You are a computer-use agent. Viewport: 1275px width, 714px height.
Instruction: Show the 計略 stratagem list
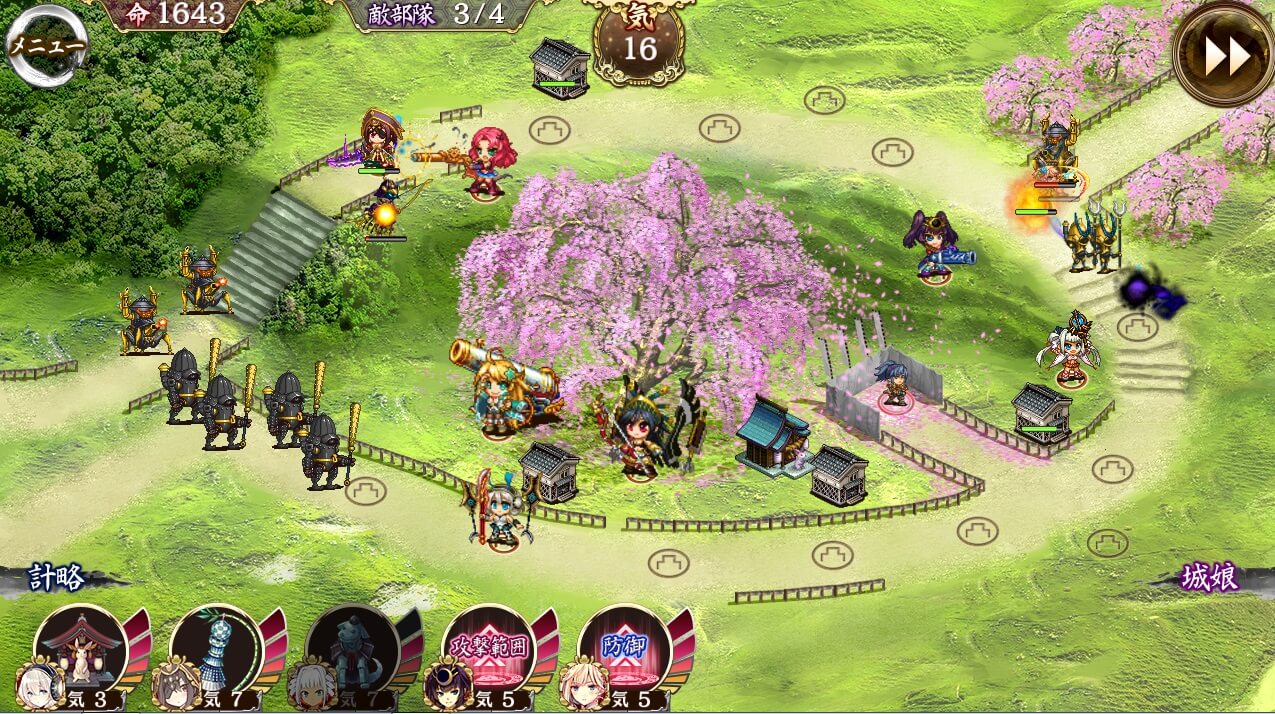(56, 577)
